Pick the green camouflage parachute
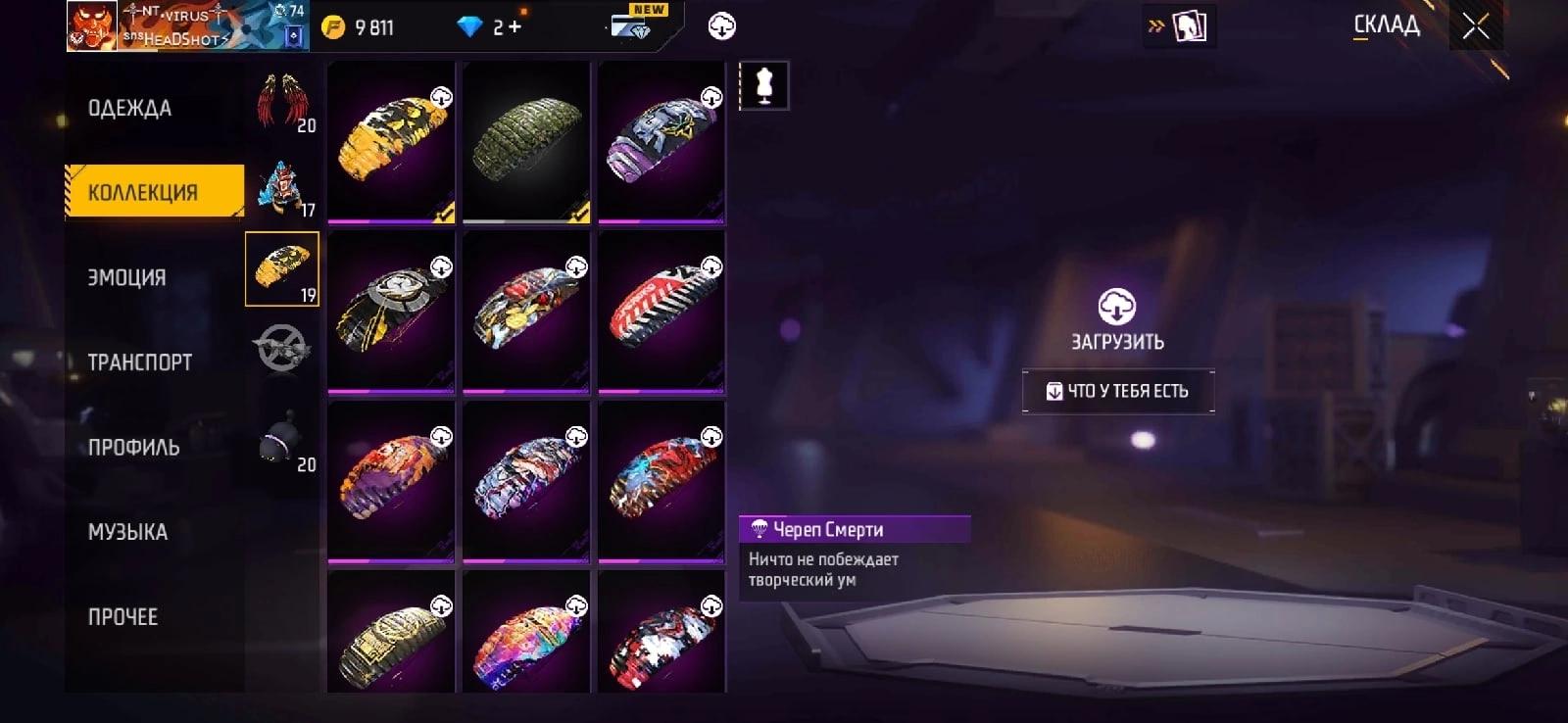Screen dimensions: 1568x723 [526, 141]
